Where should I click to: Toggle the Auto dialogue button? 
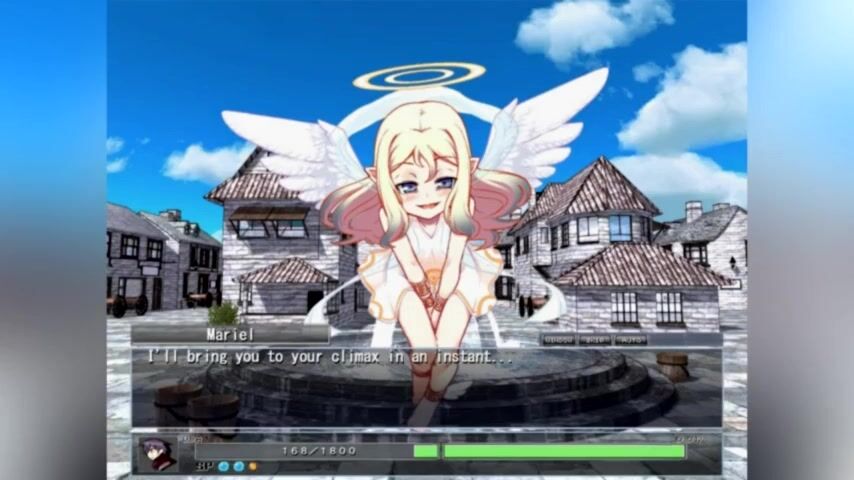coord(631,340)
